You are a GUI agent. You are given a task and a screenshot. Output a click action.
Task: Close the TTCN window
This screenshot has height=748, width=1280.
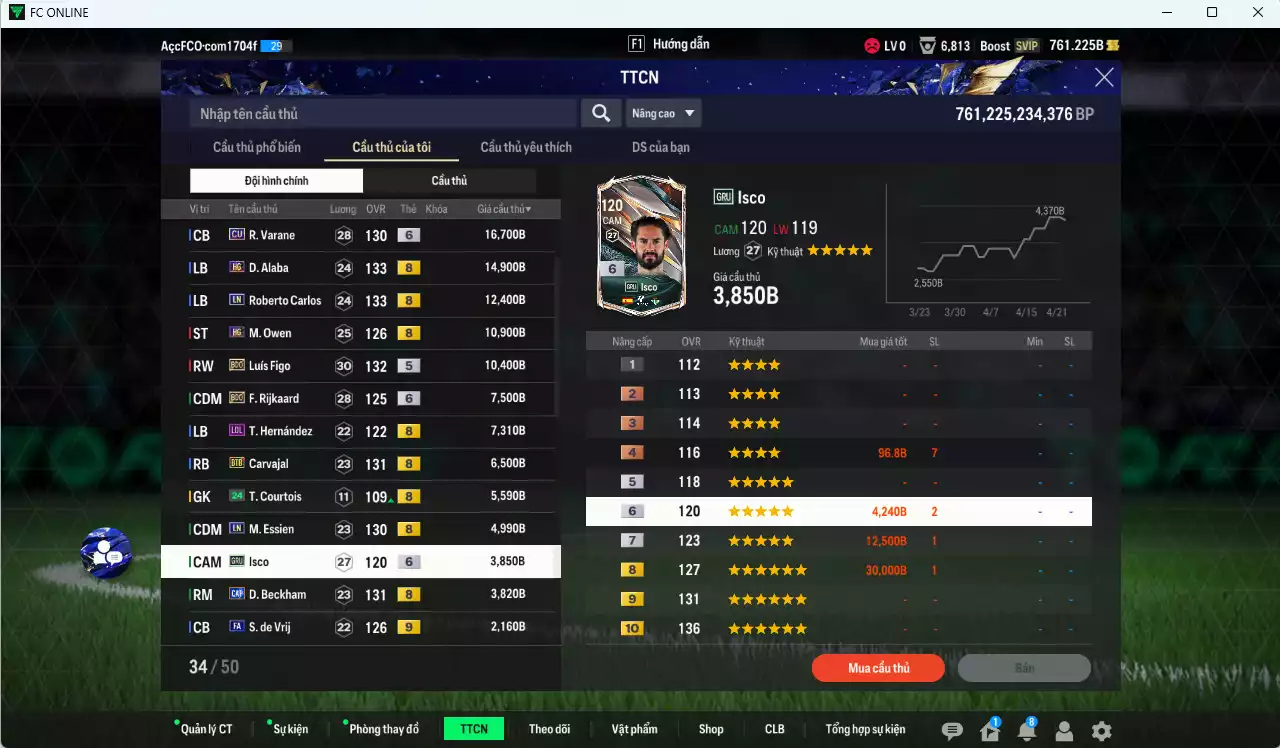coord(1104,78)
